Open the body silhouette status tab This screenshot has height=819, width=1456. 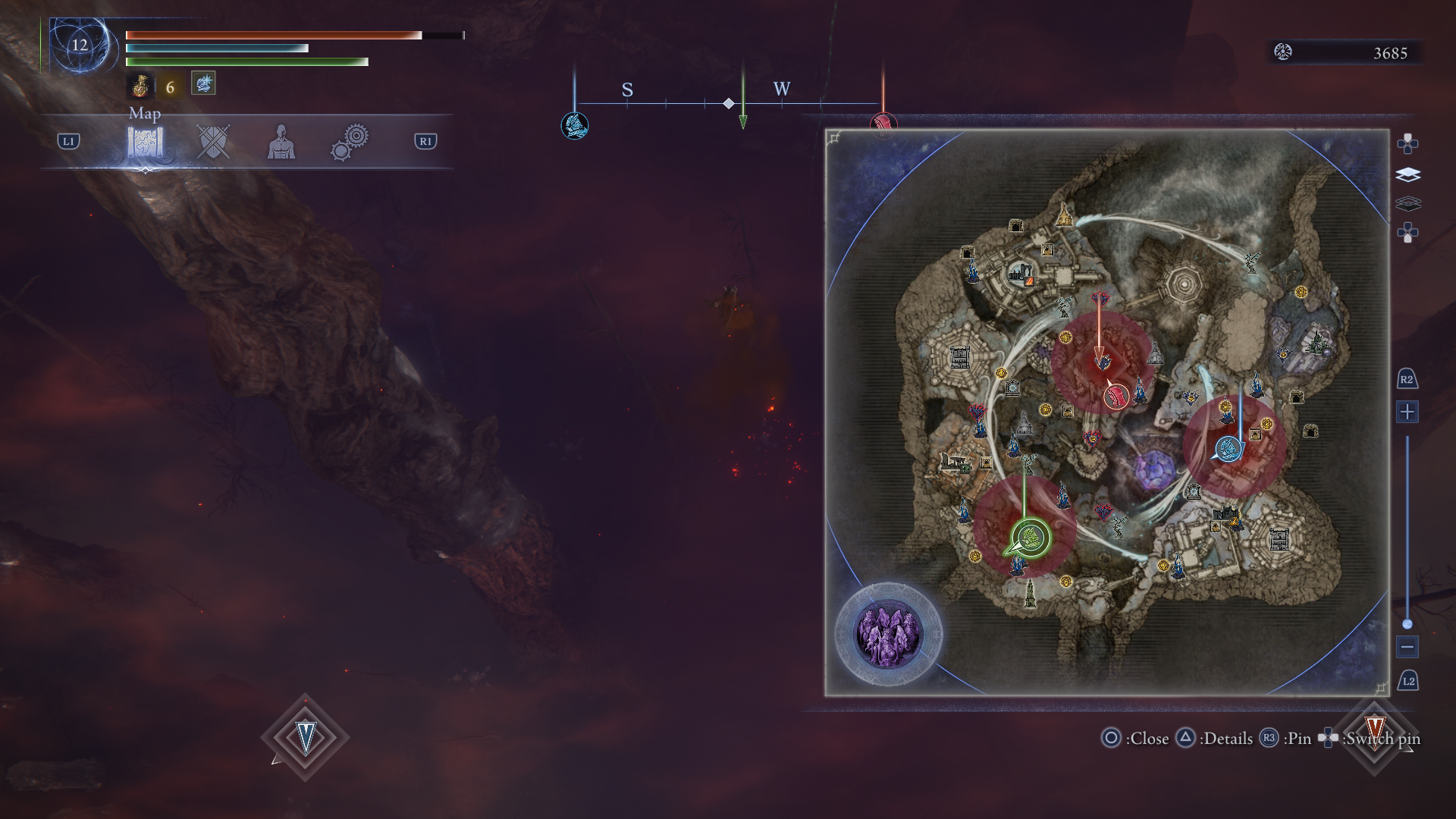click(x=281, y=142)
